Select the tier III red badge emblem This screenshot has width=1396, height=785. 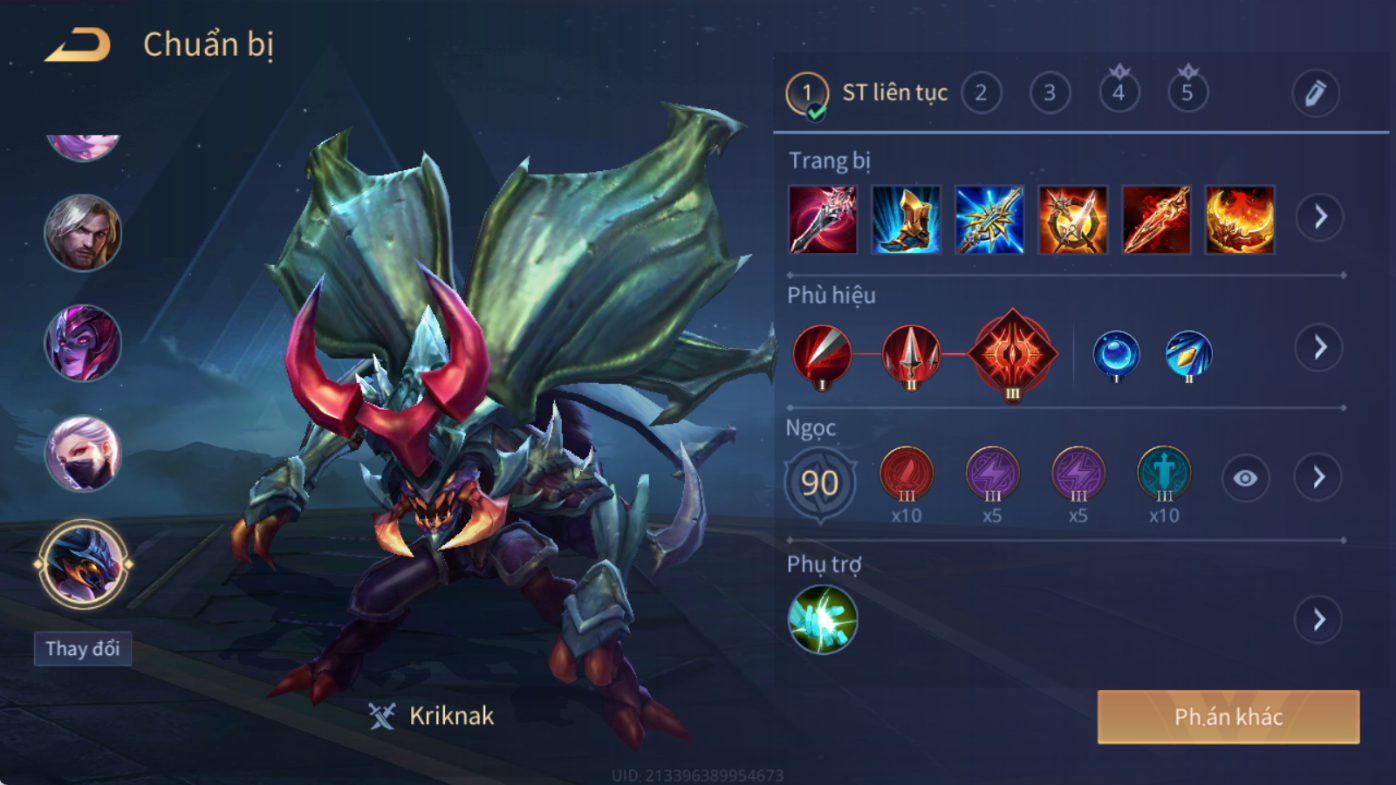(x=1012, y=354)
